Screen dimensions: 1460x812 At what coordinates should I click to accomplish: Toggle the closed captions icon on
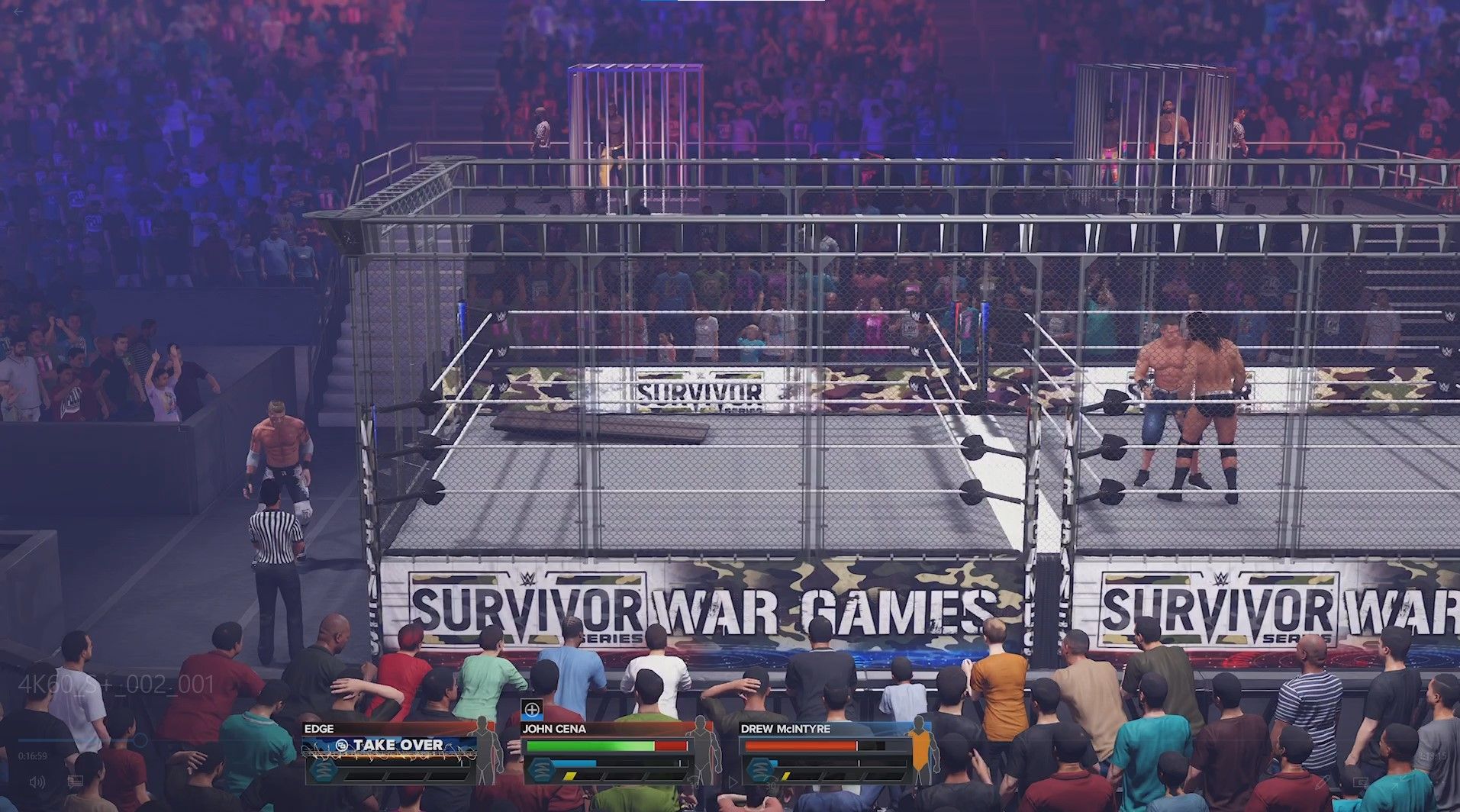pyautogui.click(x=75, y=781)
